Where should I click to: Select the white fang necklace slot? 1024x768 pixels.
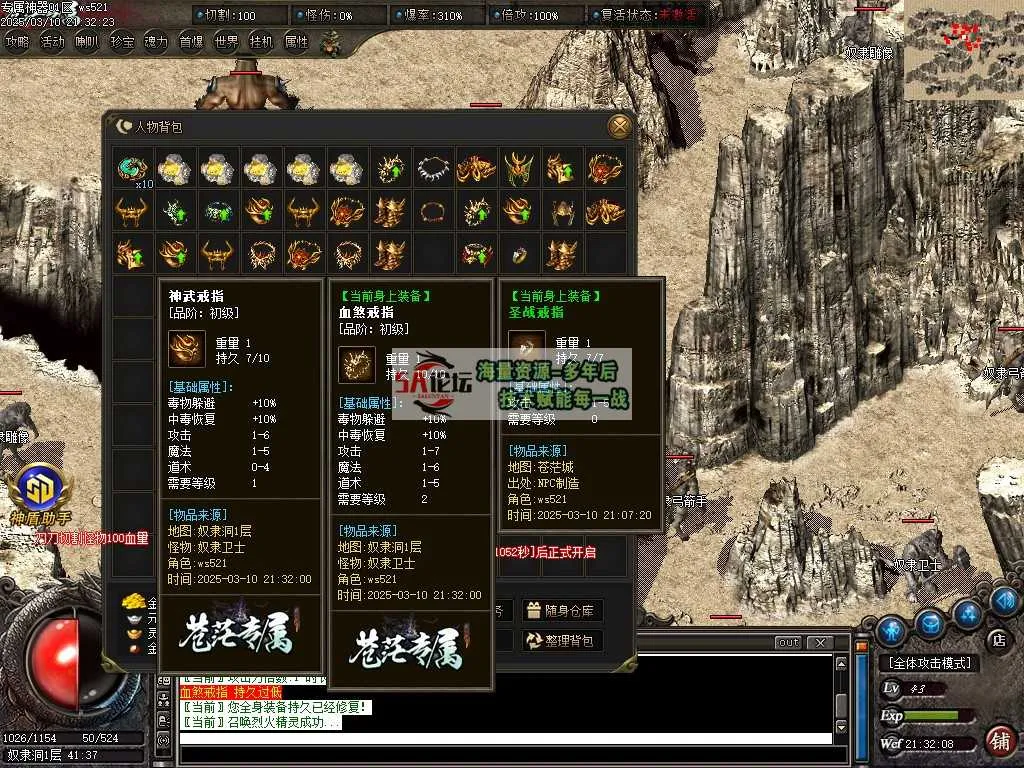[x=434, y=168]
